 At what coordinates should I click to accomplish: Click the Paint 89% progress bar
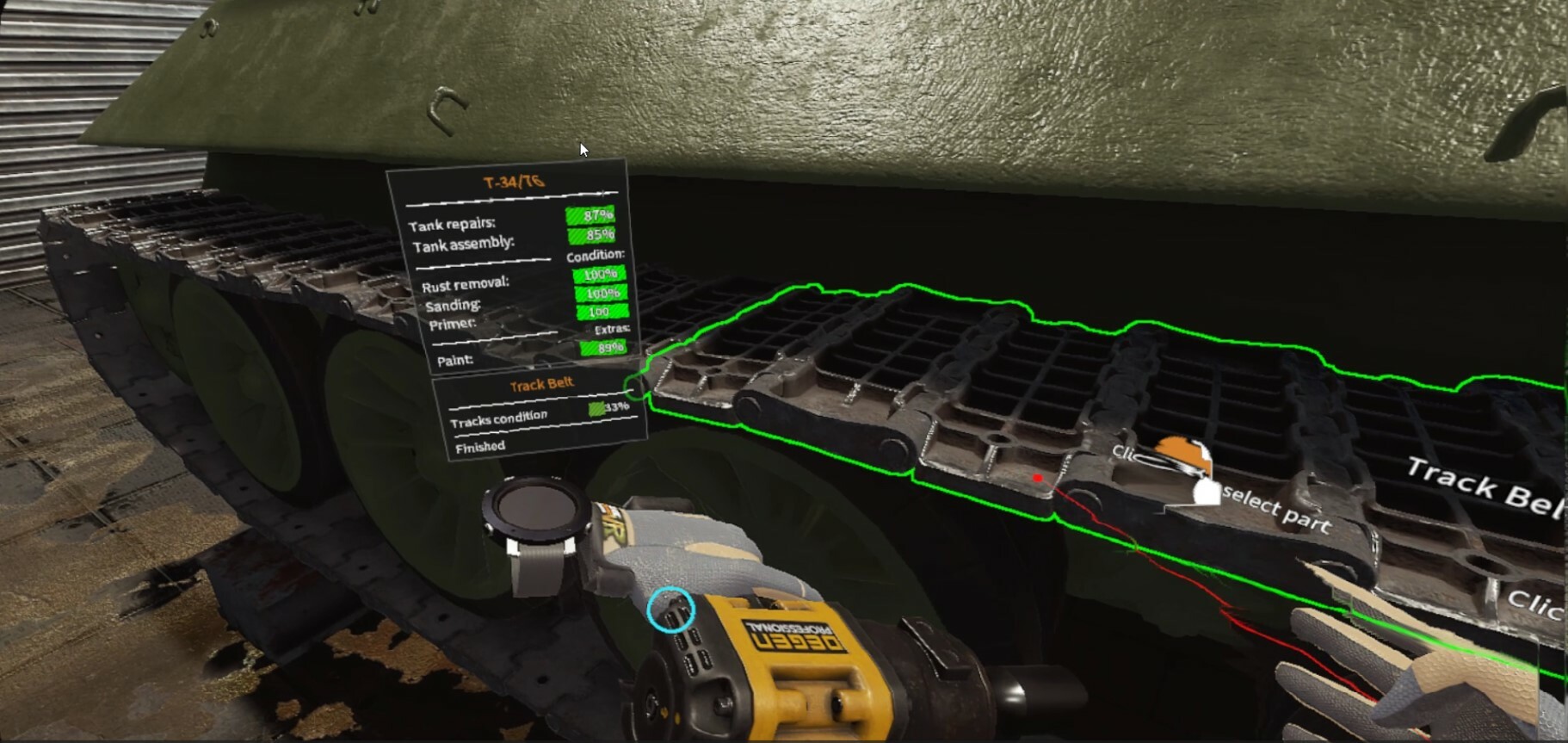tap(605, 347)
